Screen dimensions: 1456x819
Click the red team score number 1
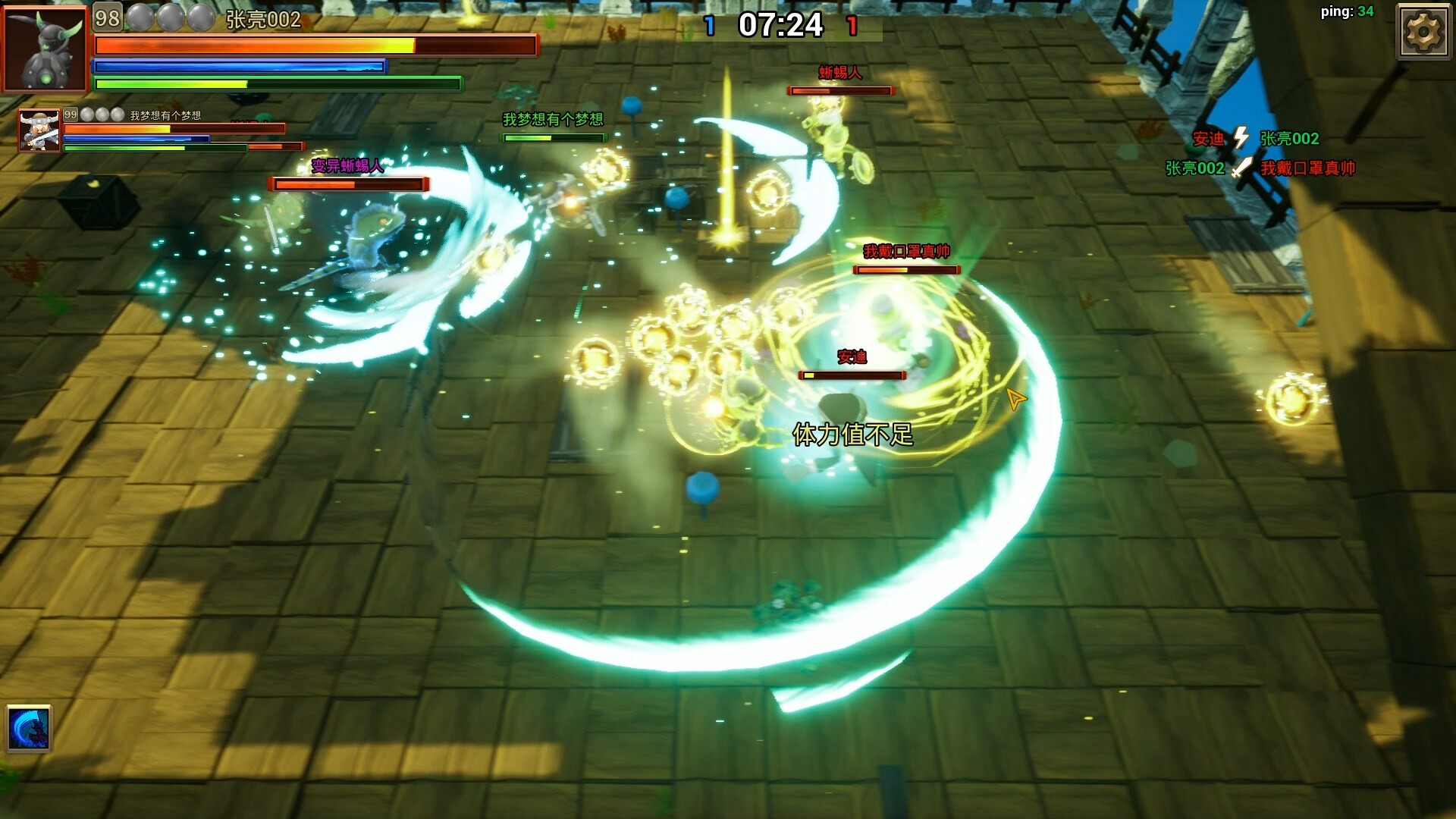click(853, 25)
